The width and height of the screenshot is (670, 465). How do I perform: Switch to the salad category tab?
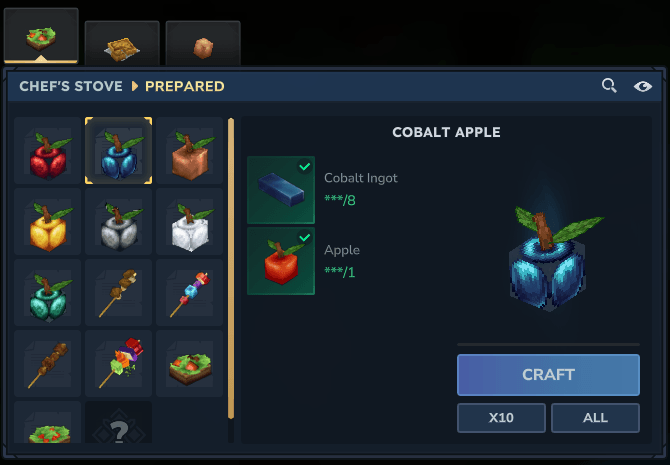click(41, 35)
